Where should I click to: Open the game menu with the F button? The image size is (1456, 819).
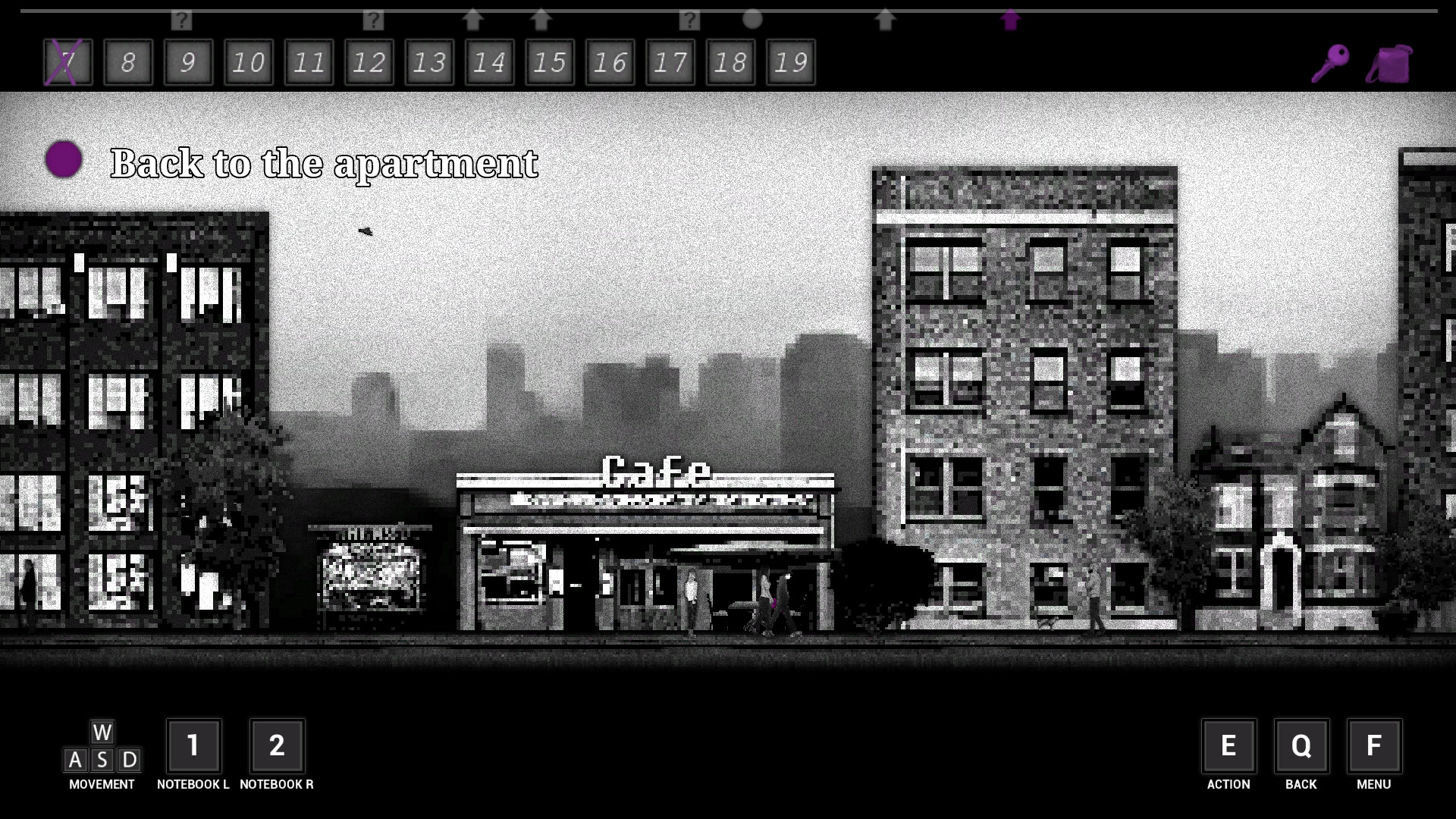1373,746
